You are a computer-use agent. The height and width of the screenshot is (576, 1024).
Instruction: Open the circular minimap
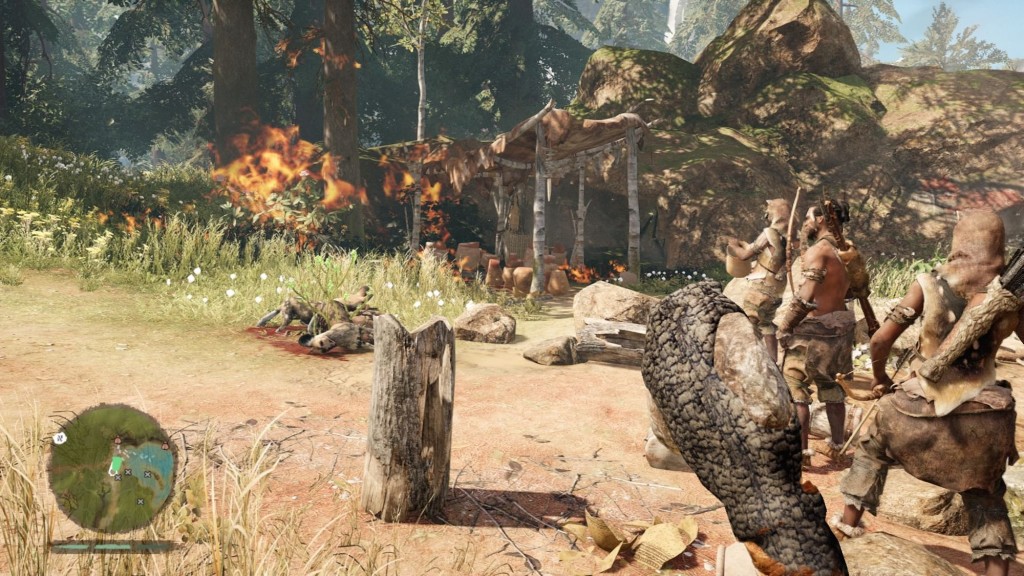[x=112, y=468]
